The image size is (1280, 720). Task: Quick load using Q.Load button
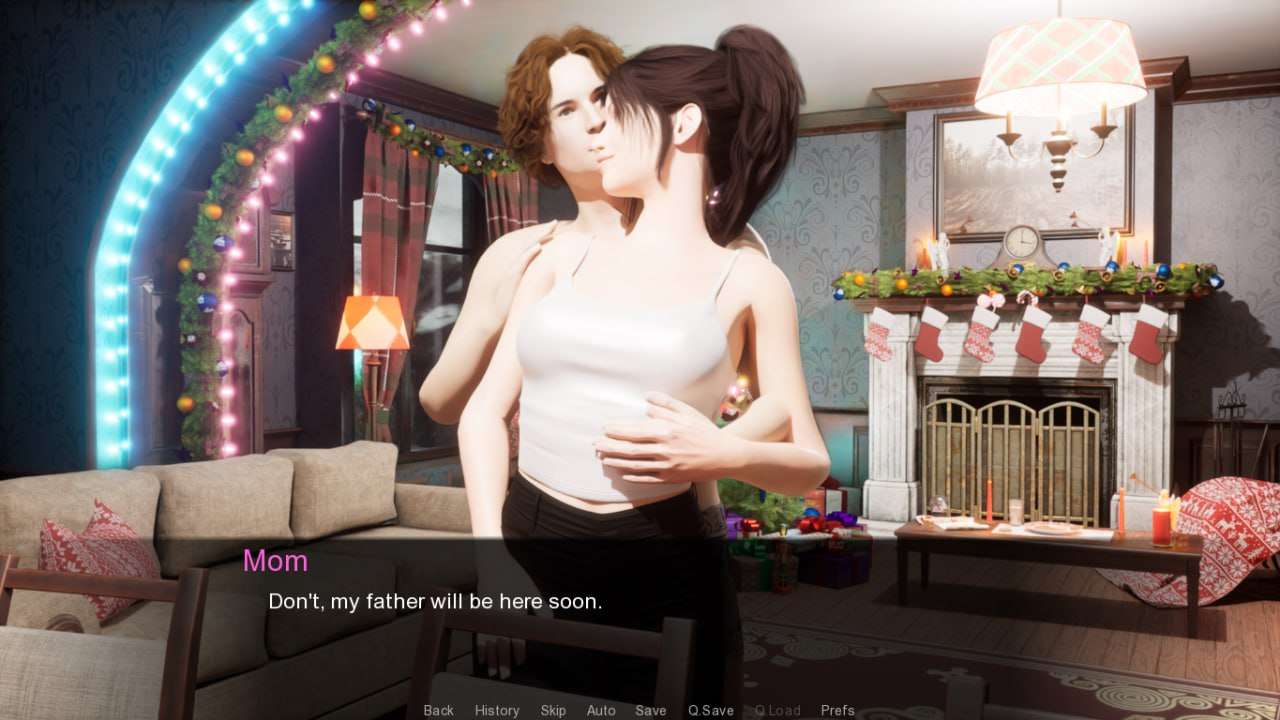pyautogui.click(x=777, y=710)
